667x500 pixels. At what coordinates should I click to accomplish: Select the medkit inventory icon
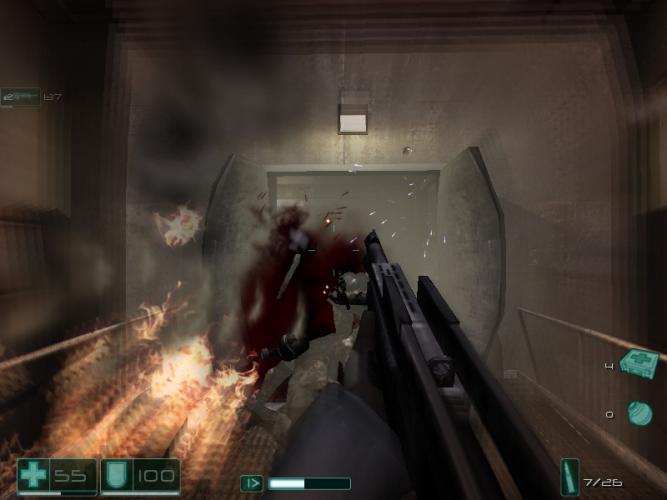pyautogui.click(x=637, y=362)
